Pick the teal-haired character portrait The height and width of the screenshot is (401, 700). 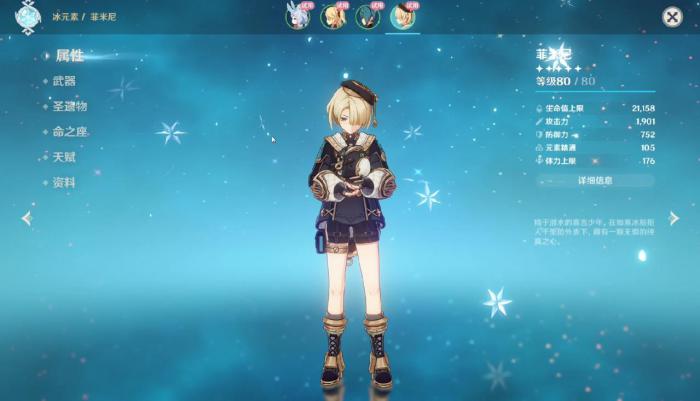368,16
